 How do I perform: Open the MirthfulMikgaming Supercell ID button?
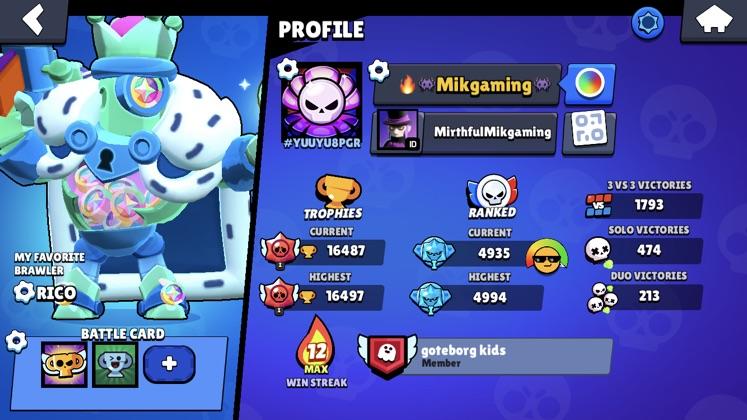click(465, 132)
